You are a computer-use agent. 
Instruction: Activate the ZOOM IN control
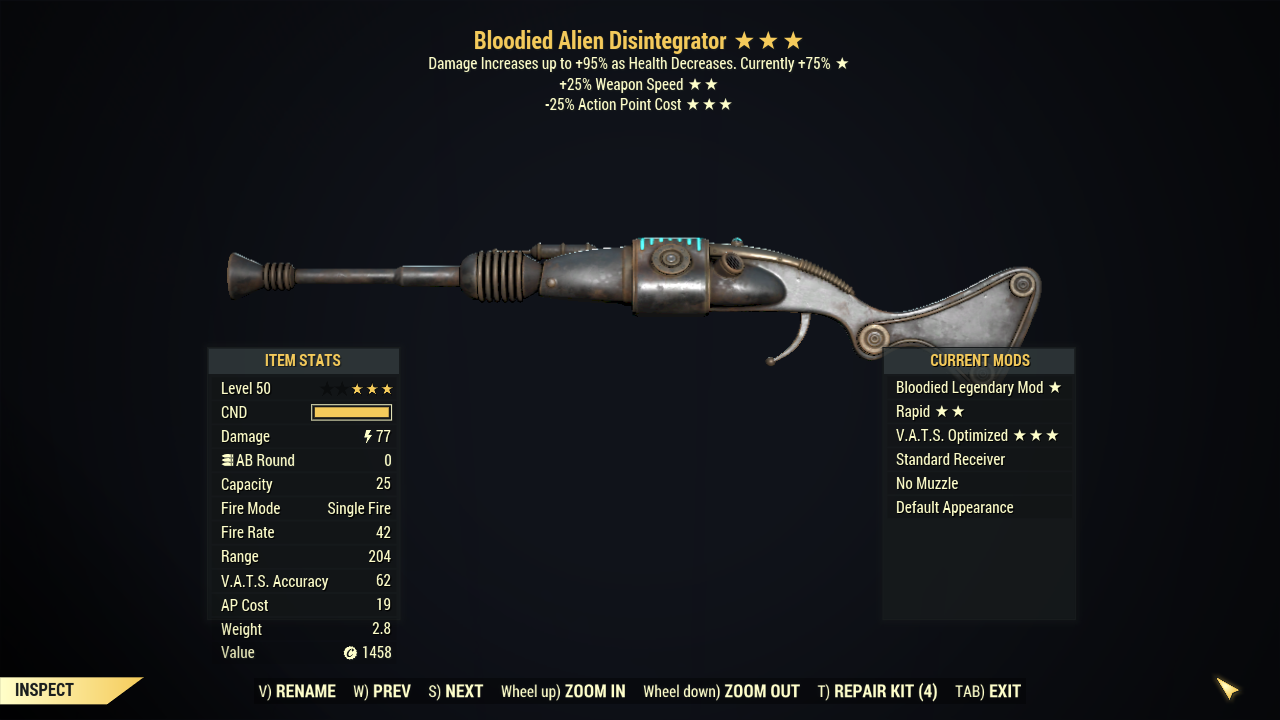(563, 691)
